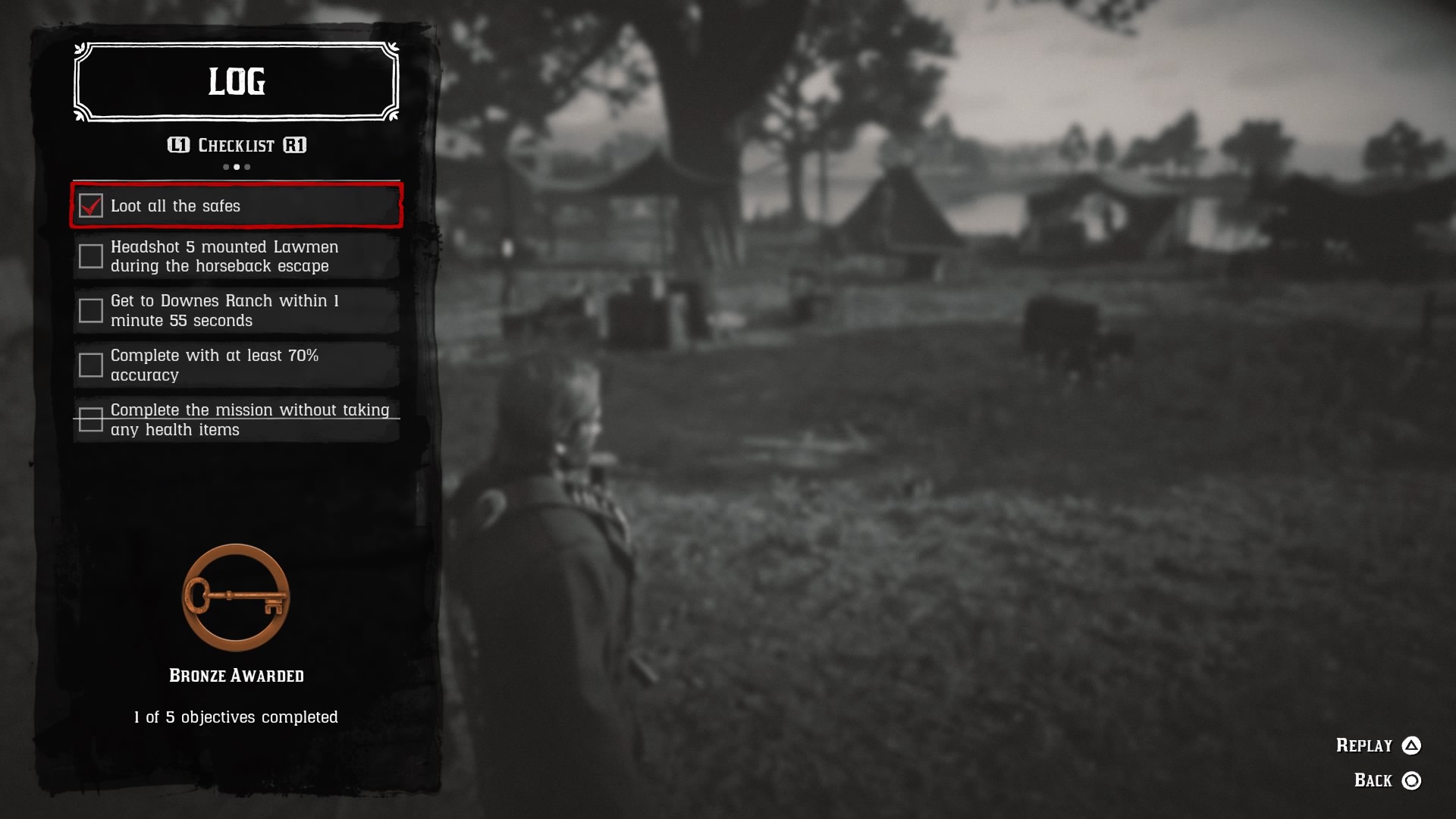Screen dimensions: 1456x819
Task: Open the LOG header panel
Action: [x=236, y=82]
